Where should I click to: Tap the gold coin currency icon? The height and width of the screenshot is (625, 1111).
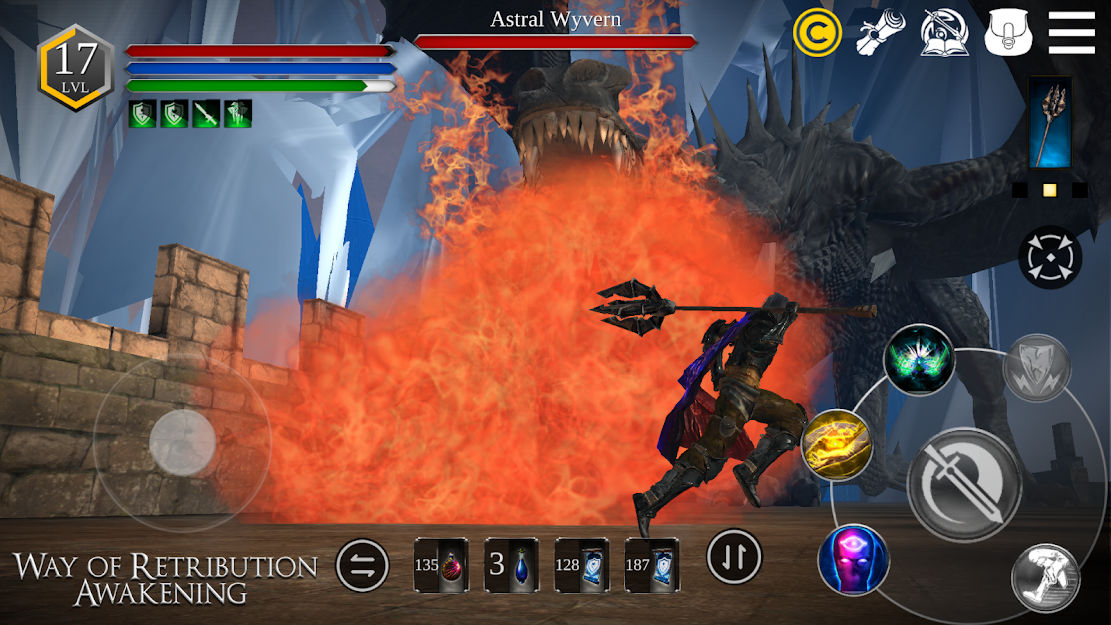click(817, 33)
